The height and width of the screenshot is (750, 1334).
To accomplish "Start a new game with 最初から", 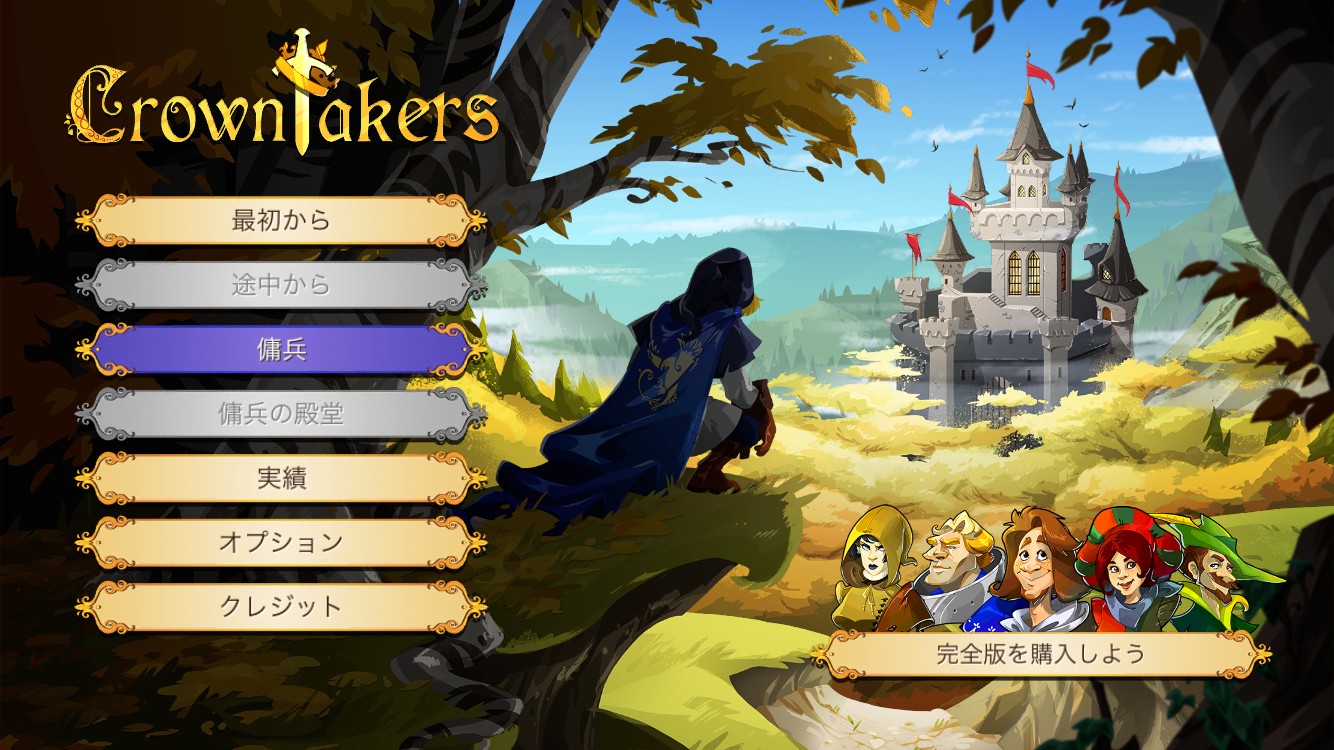I will (281, 220).
